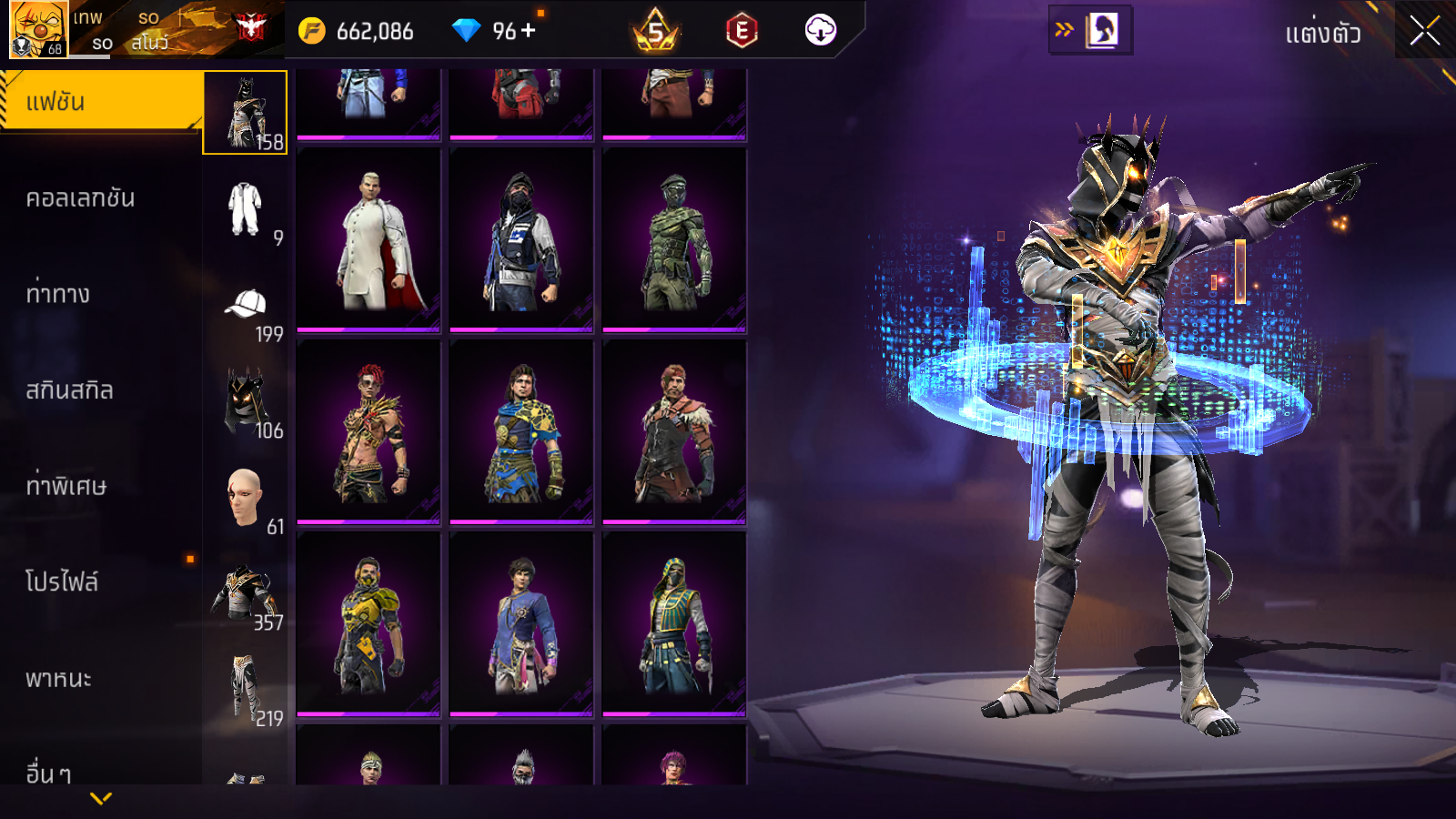Choose the red-haired shirtless gold outfit
Screen dimensions: 1456x819
[369, 432]
